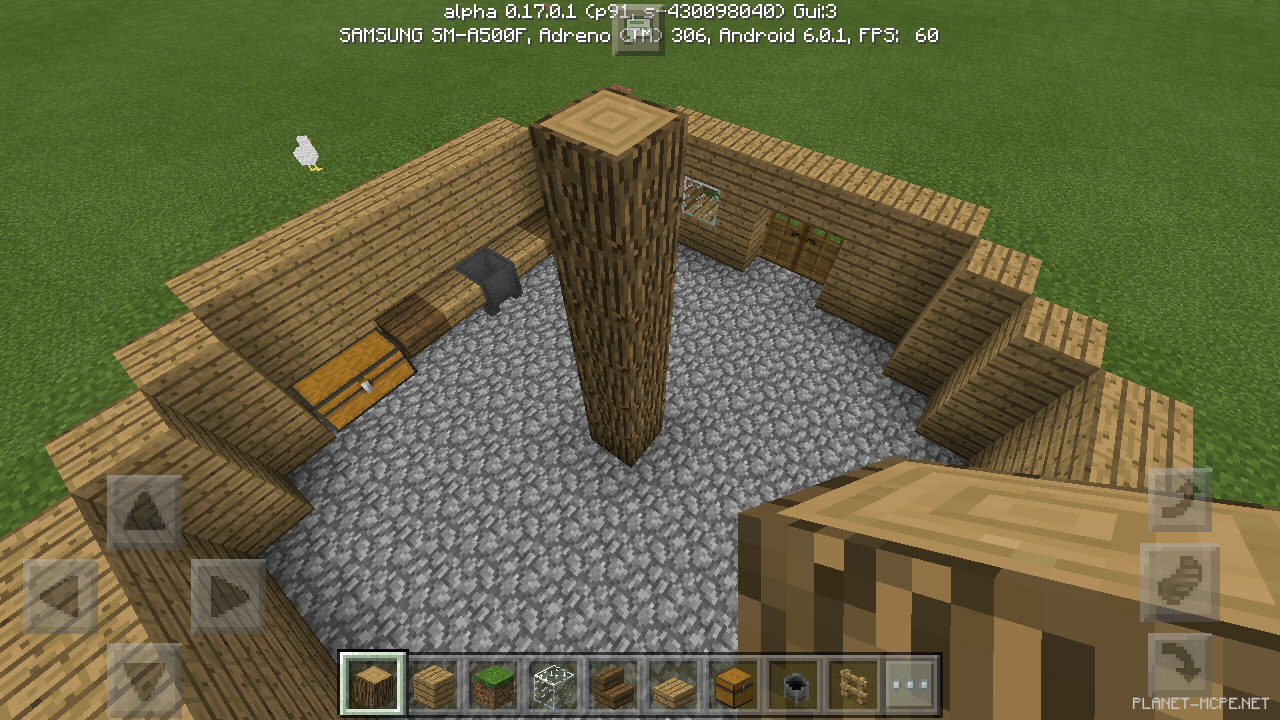Tap the chicken standing on the grass
Screen dimensions: 1280x720
click(305, 152)
